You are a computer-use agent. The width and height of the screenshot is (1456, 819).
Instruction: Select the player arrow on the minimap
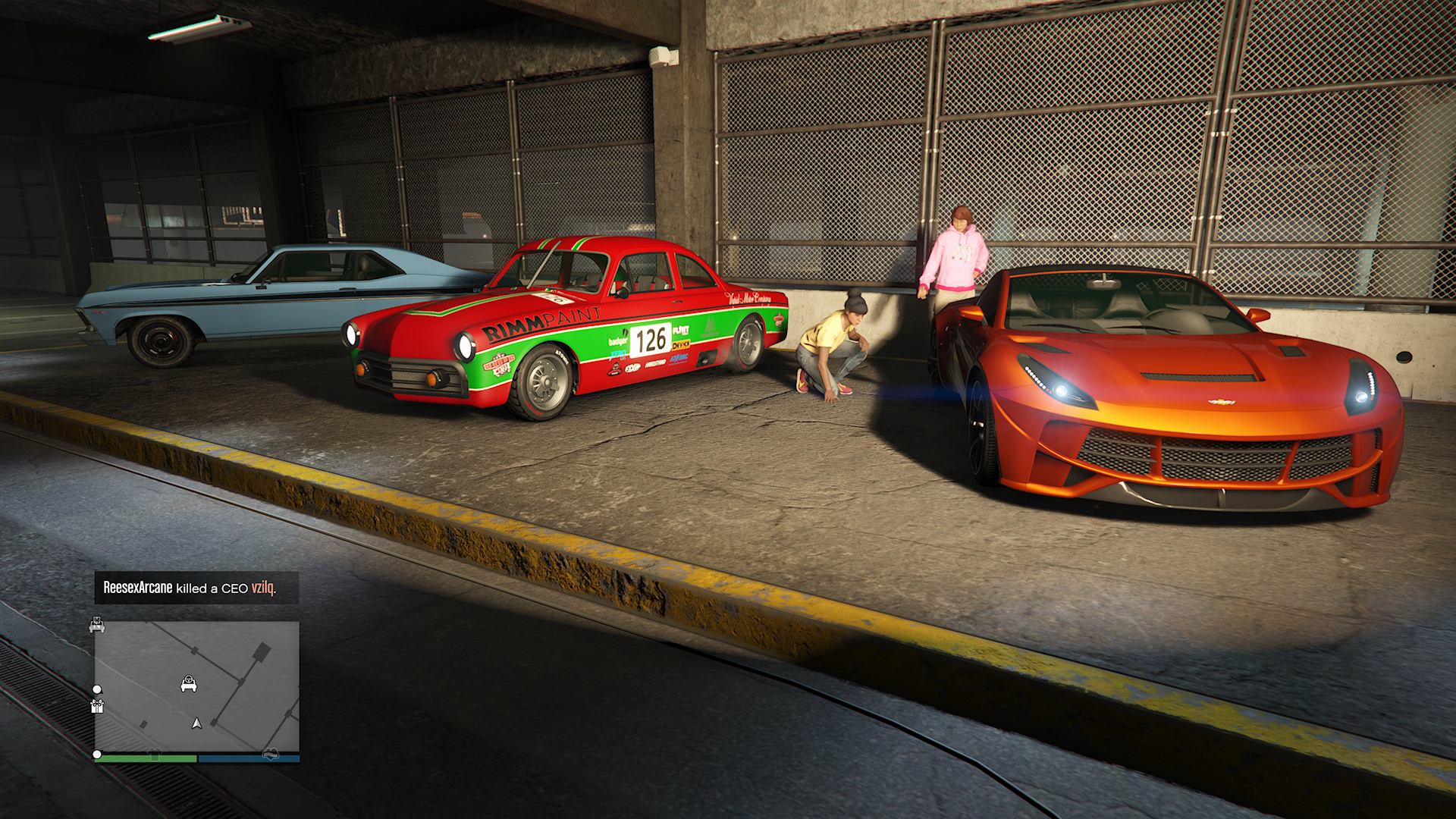pyautogui.click(x=197, y=723)
